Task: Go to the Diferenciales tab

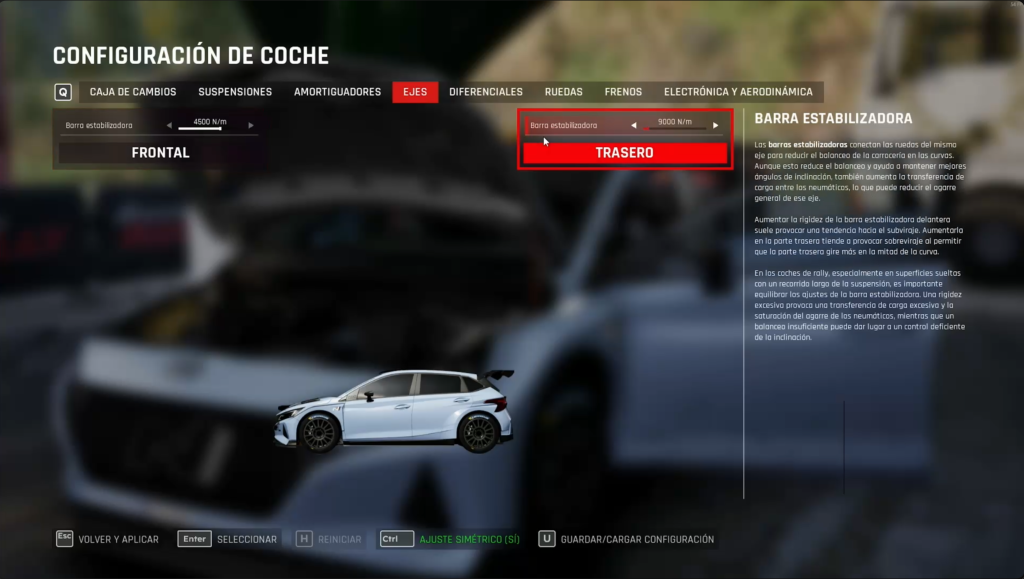Action: (486, 92)
